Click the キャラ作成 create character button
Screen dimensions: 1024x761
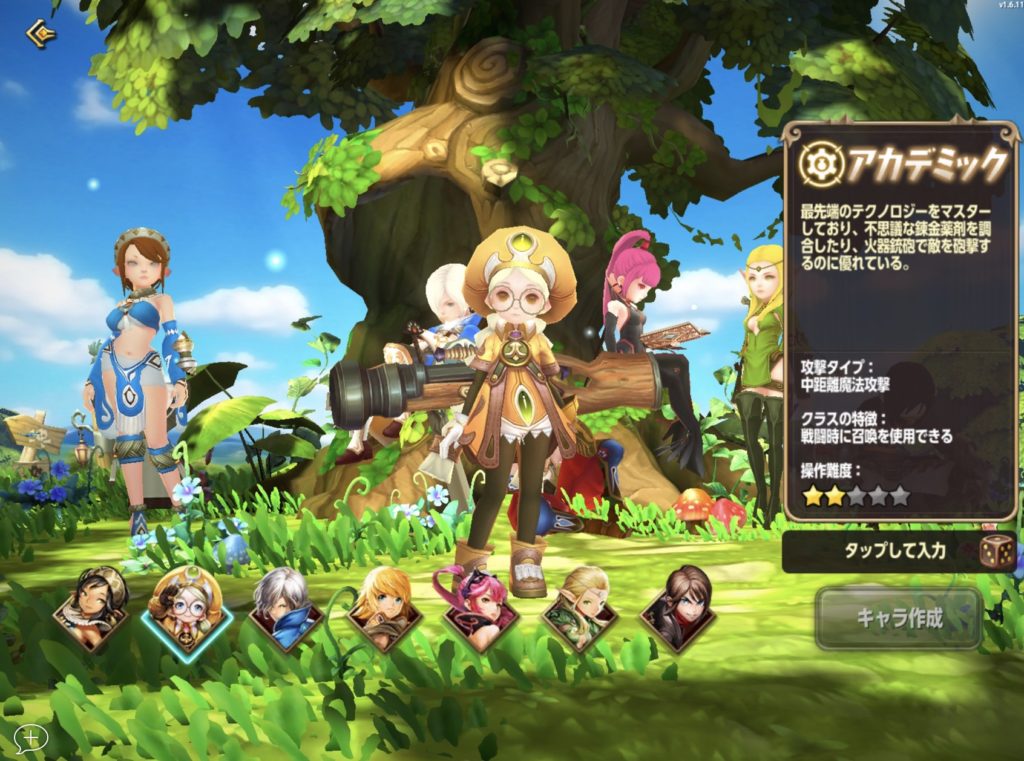tap(899, 617)
